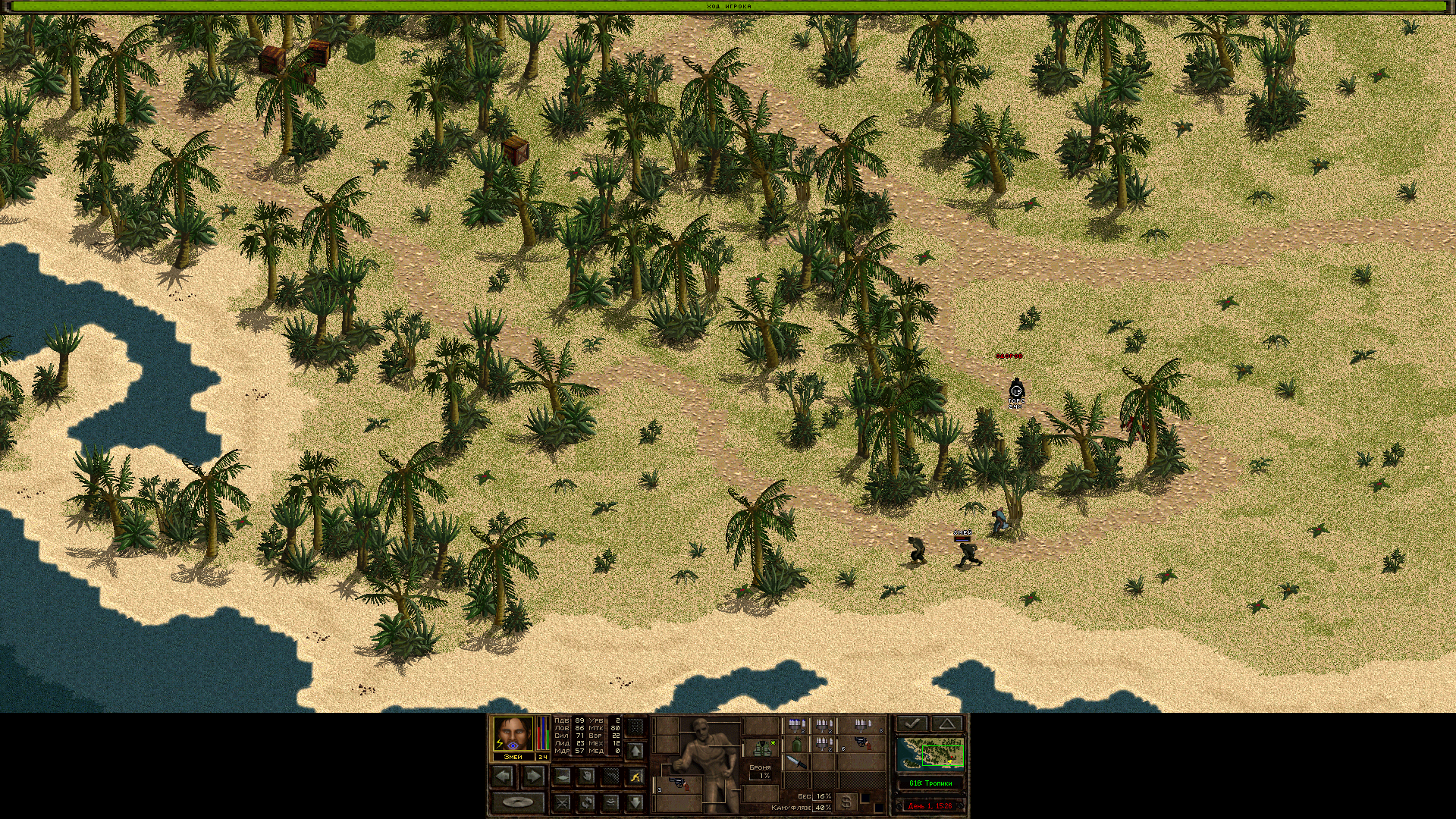This screenshot has height=819, width=1456.
Task: Switch to the next mercenary with right arrow
Action: (533, 776)
